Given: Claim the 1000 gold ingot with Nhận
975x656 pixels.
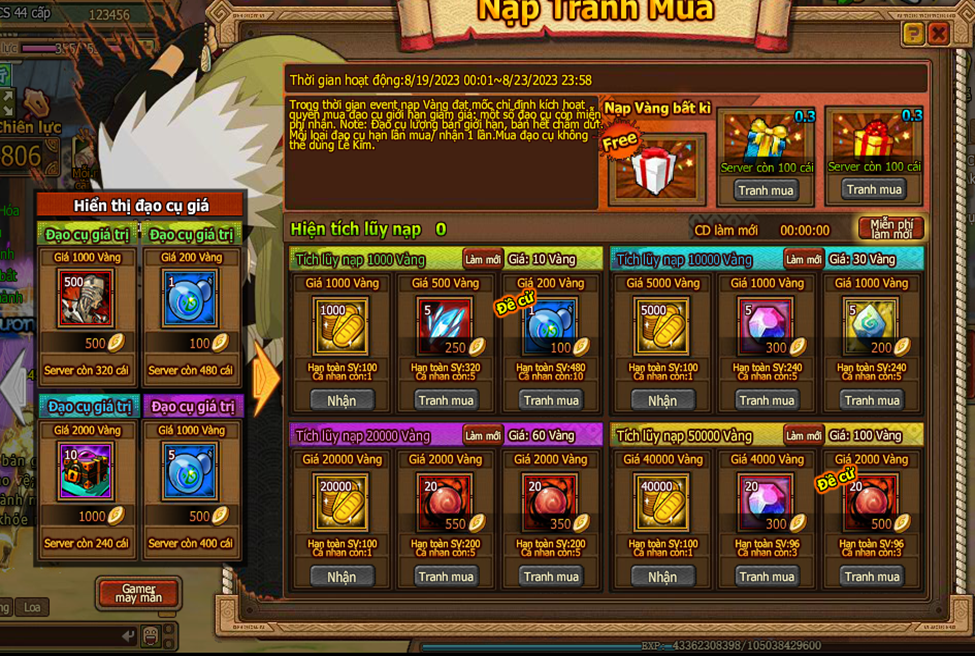Looking at the screenshot, I should coord(341,400).
